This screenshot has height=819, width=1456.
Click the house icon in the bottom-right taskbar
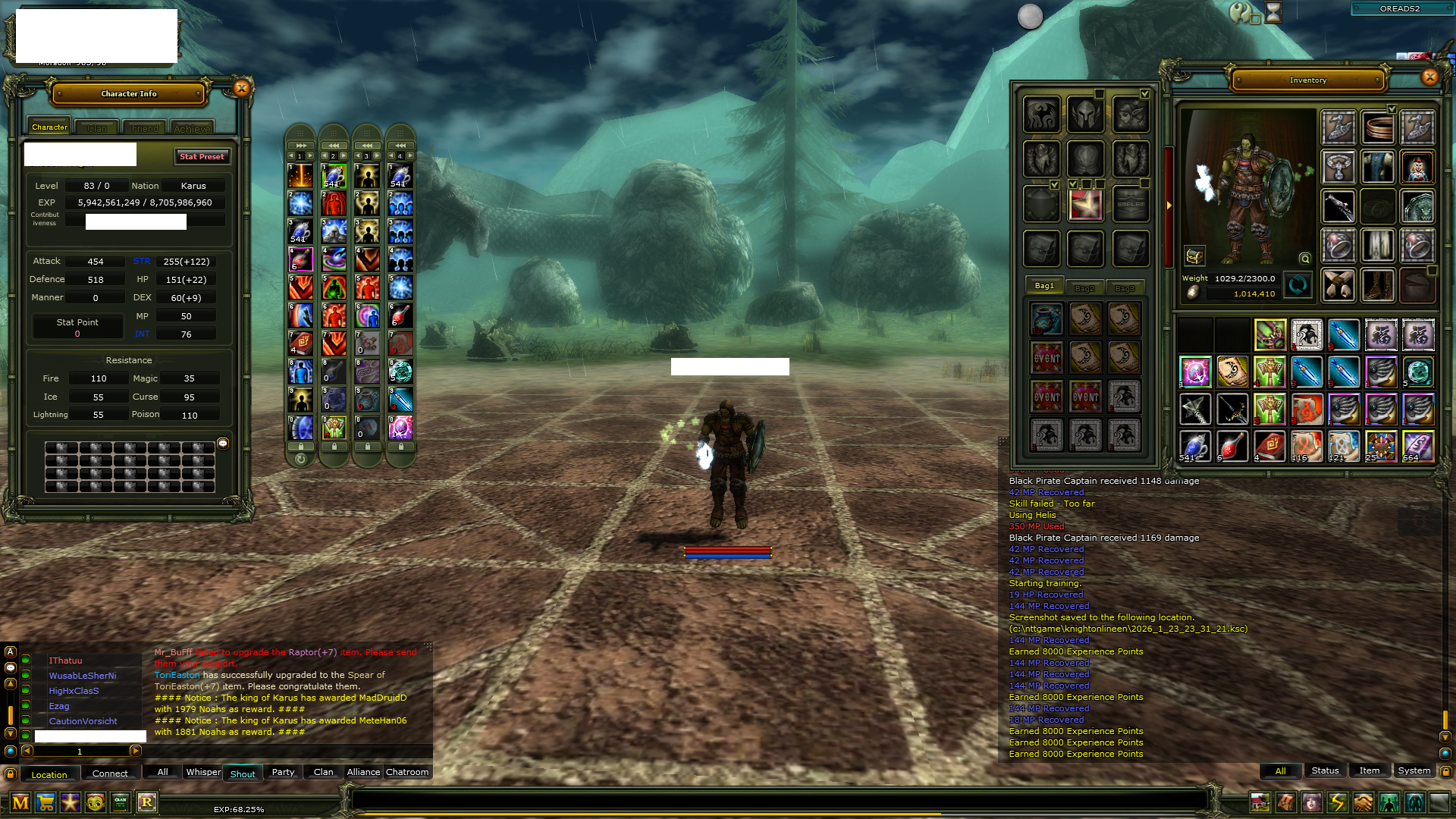1260,801
